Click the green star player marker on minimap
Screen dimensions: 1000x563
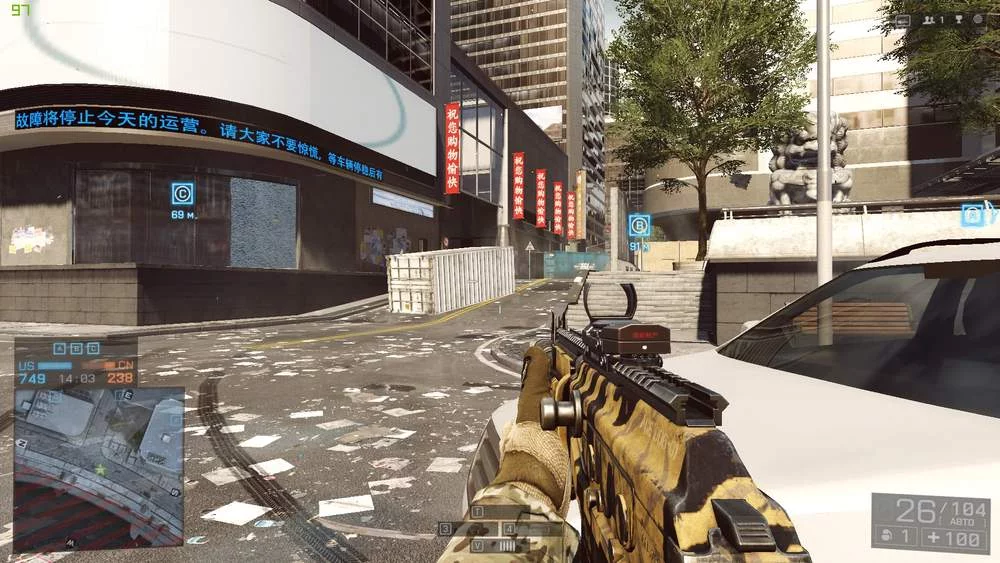point(100,468)
